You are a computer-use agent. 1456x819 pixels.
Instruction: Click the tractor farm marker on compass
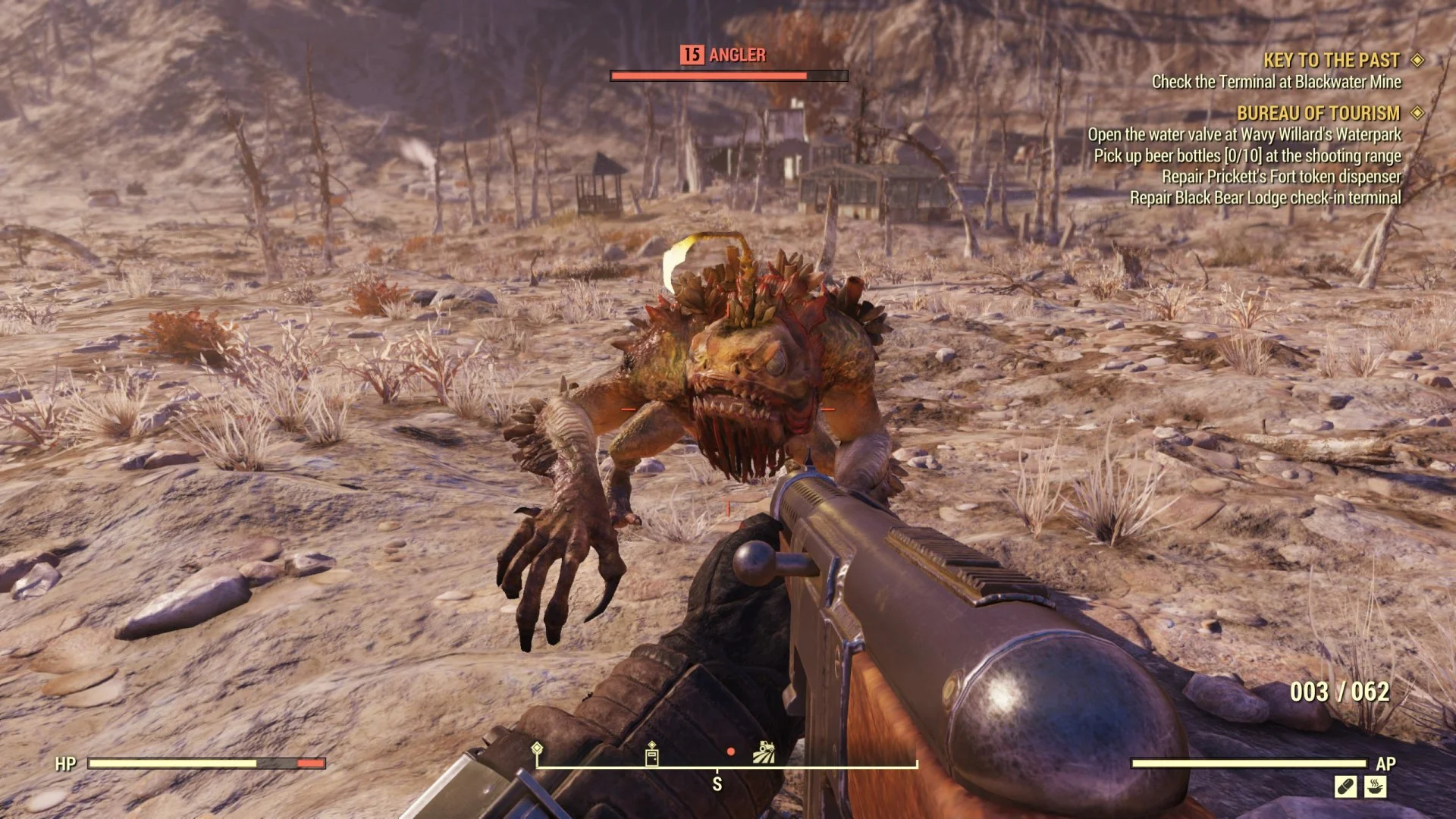coord(764,752)
